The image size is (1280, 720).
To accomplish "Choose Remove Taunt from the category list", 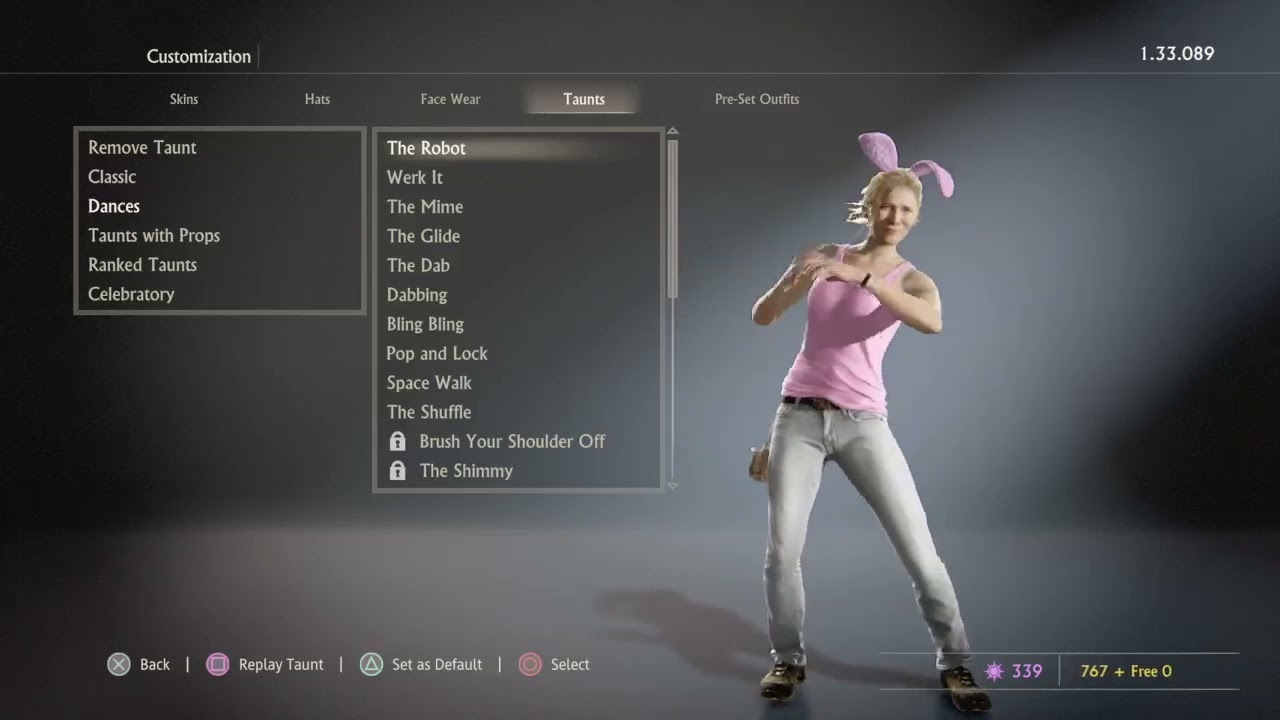I will [x=142, y=148].
